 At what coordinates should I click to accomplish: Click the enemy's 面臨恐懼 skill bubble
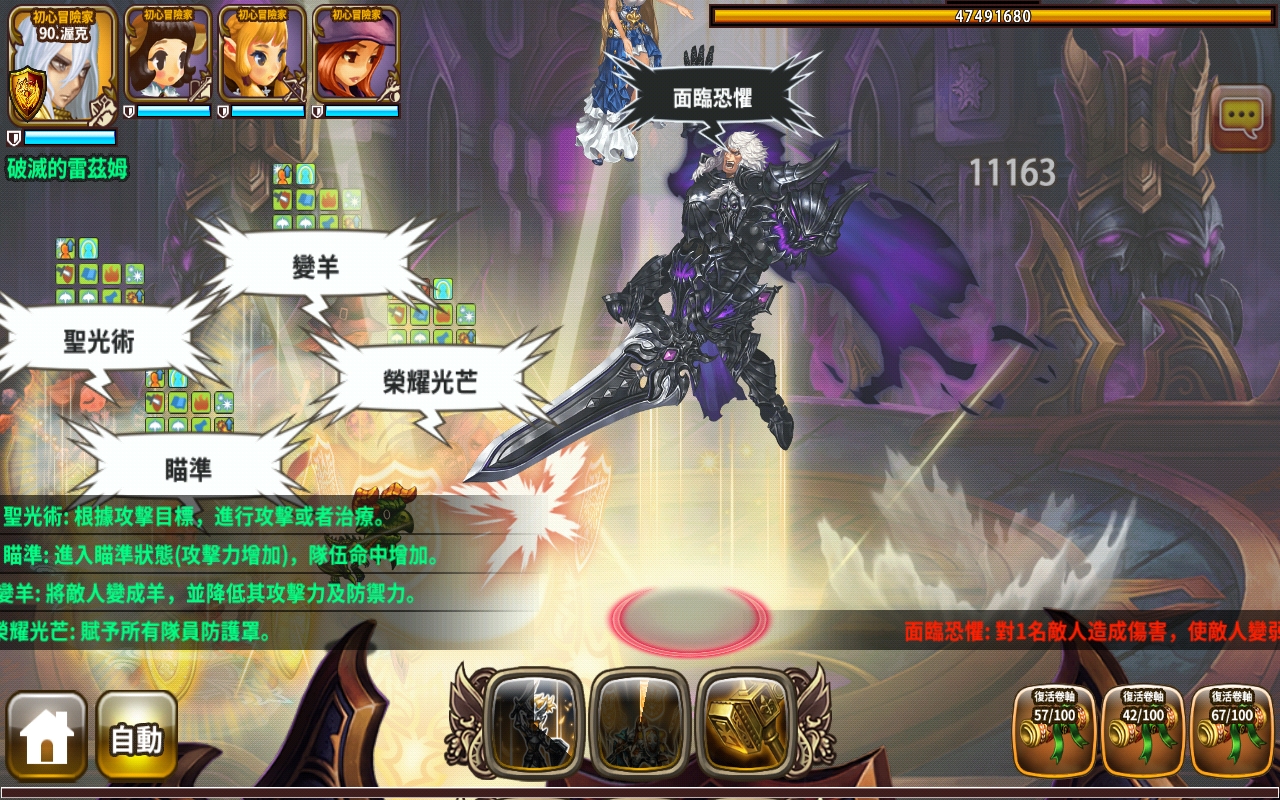tap(713, 96)
